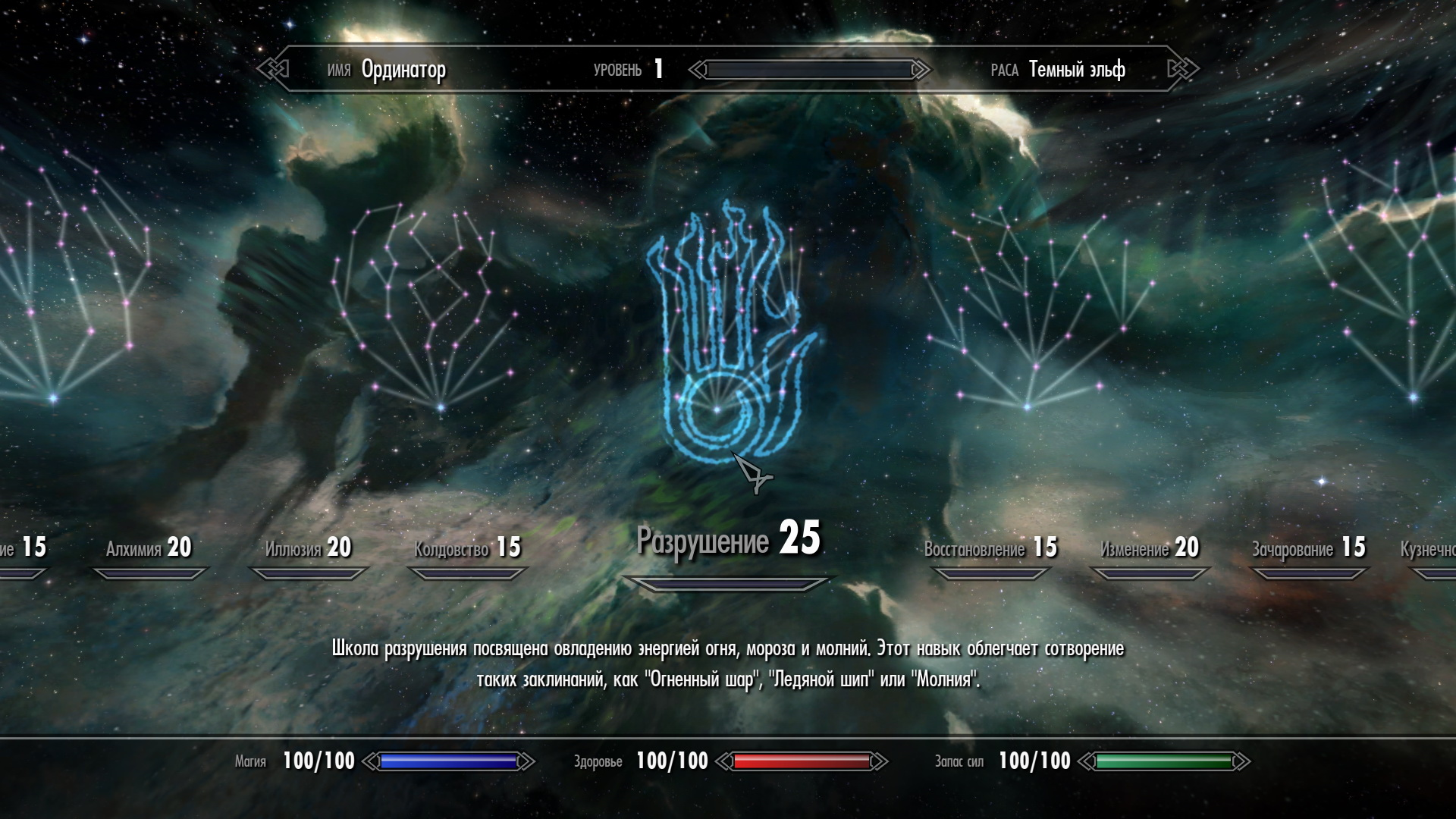1456x819 pixels.
Task: Switch to the Изменение skill
Action: (x=1150, y=548)
